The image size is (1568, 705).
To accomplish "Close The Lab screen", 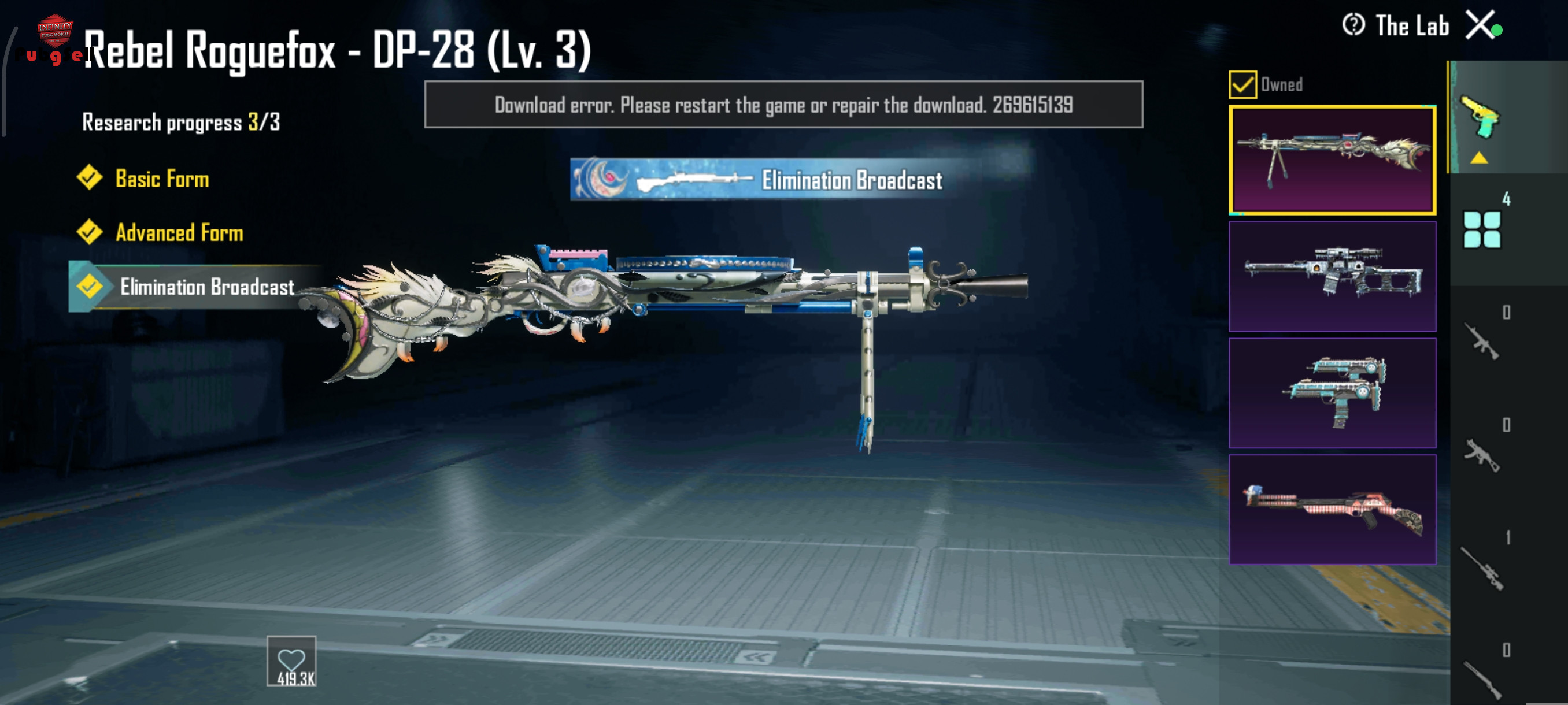I will click(1480, 26).
